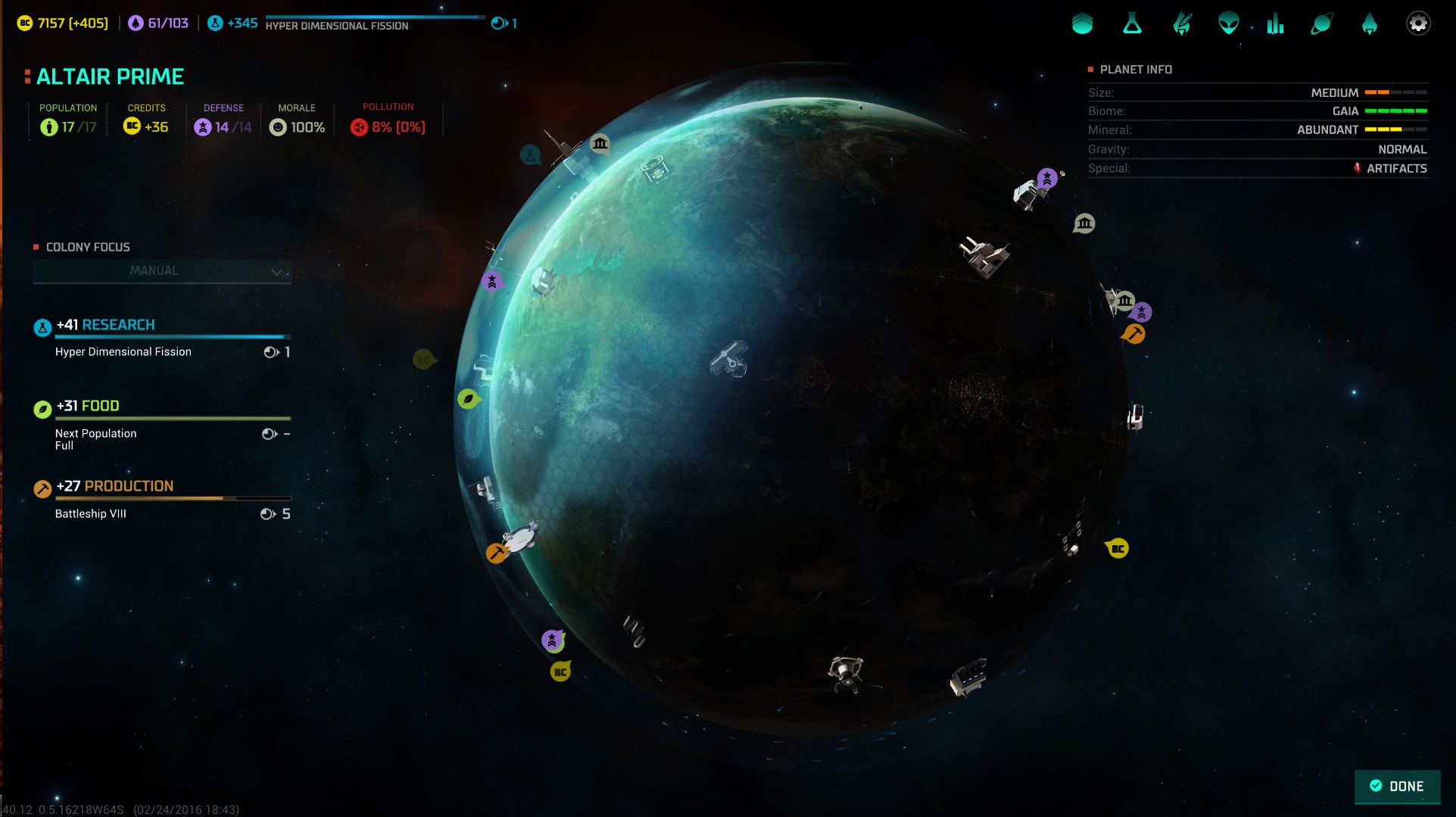
Task: Open the Colony Focus Manual dropdown
Action: (162, 271)
